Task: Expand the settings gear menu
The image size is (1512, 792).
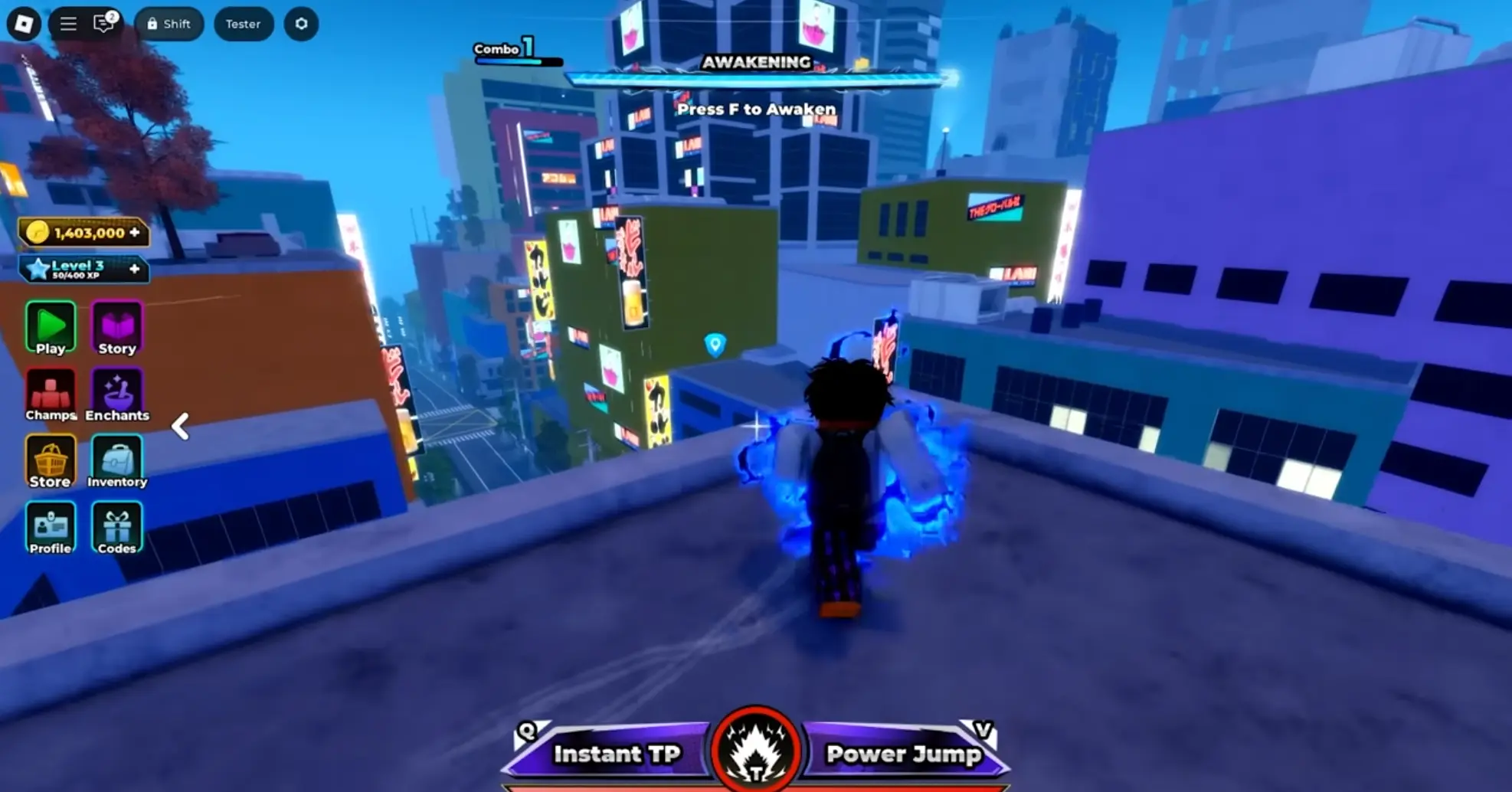Action: 301,24
